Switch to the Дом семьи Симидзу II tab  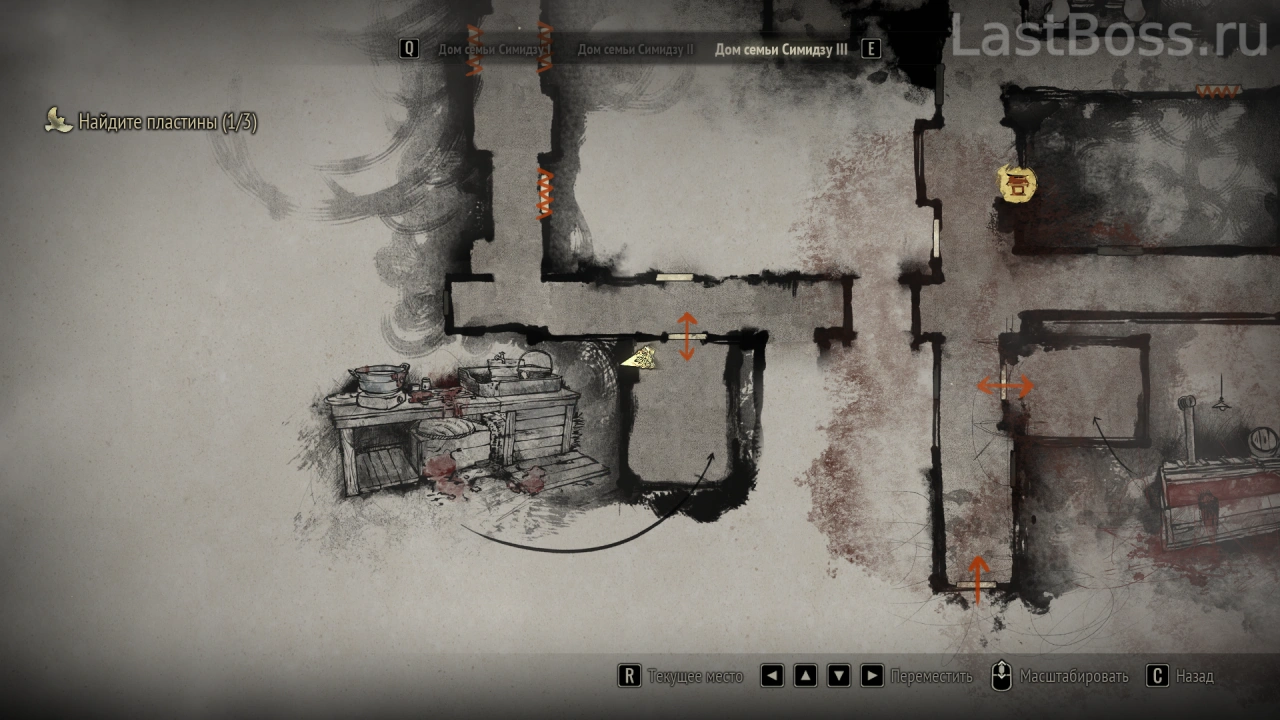point(635,49)
